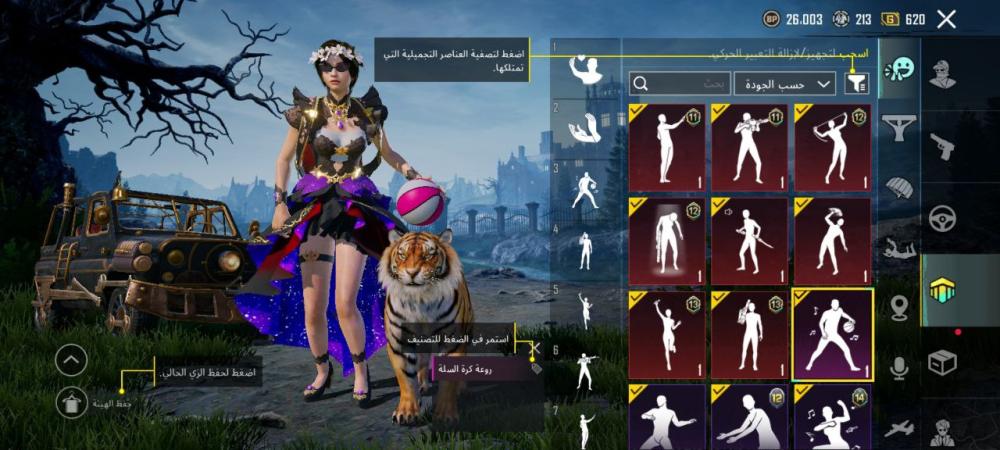The height and width of the screenshot is (450, 1000).
Task: Open the sort-by-quality dropdown
Action: pos(784,83)
